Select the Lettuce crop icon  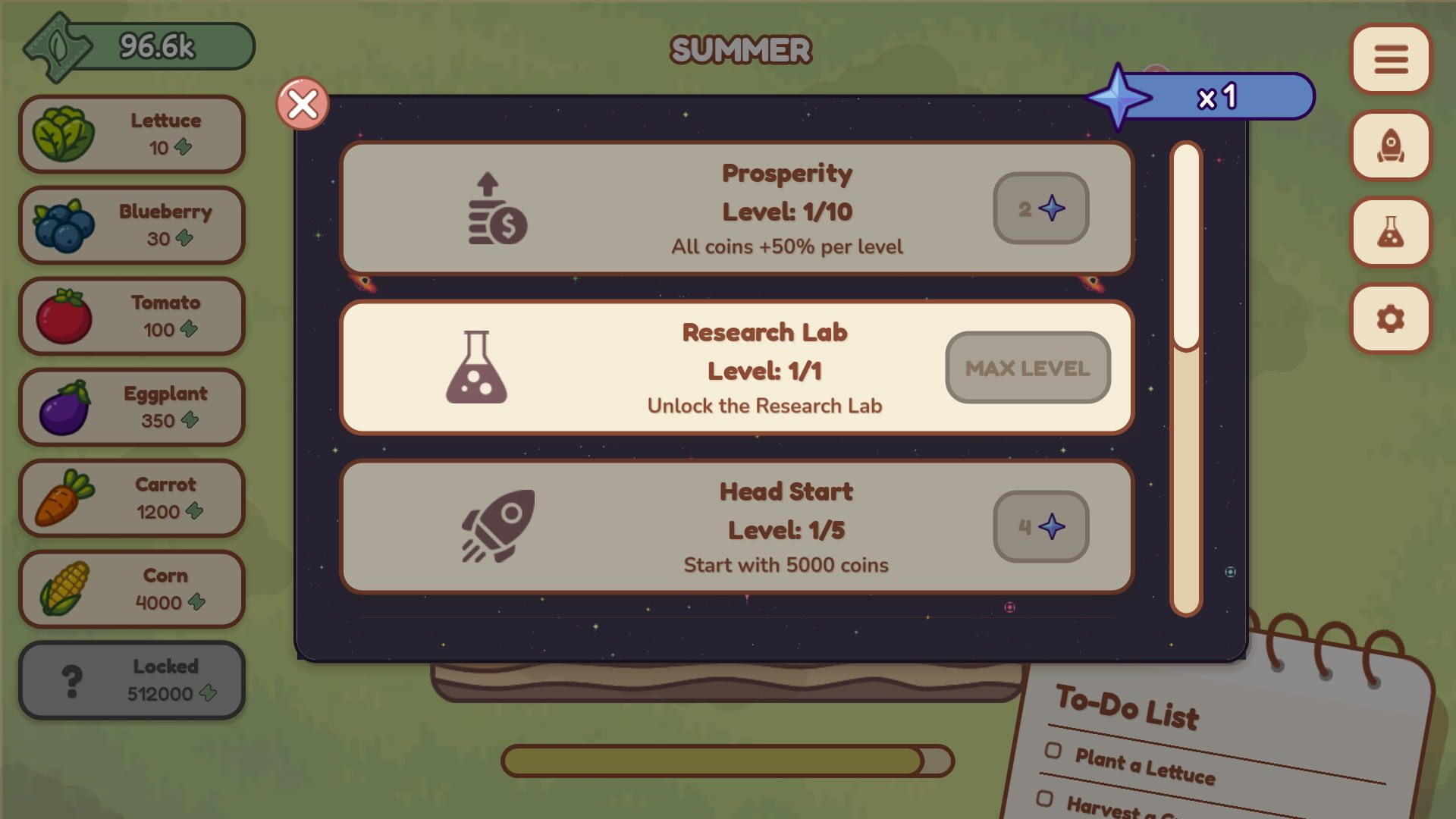pos(64,133)
